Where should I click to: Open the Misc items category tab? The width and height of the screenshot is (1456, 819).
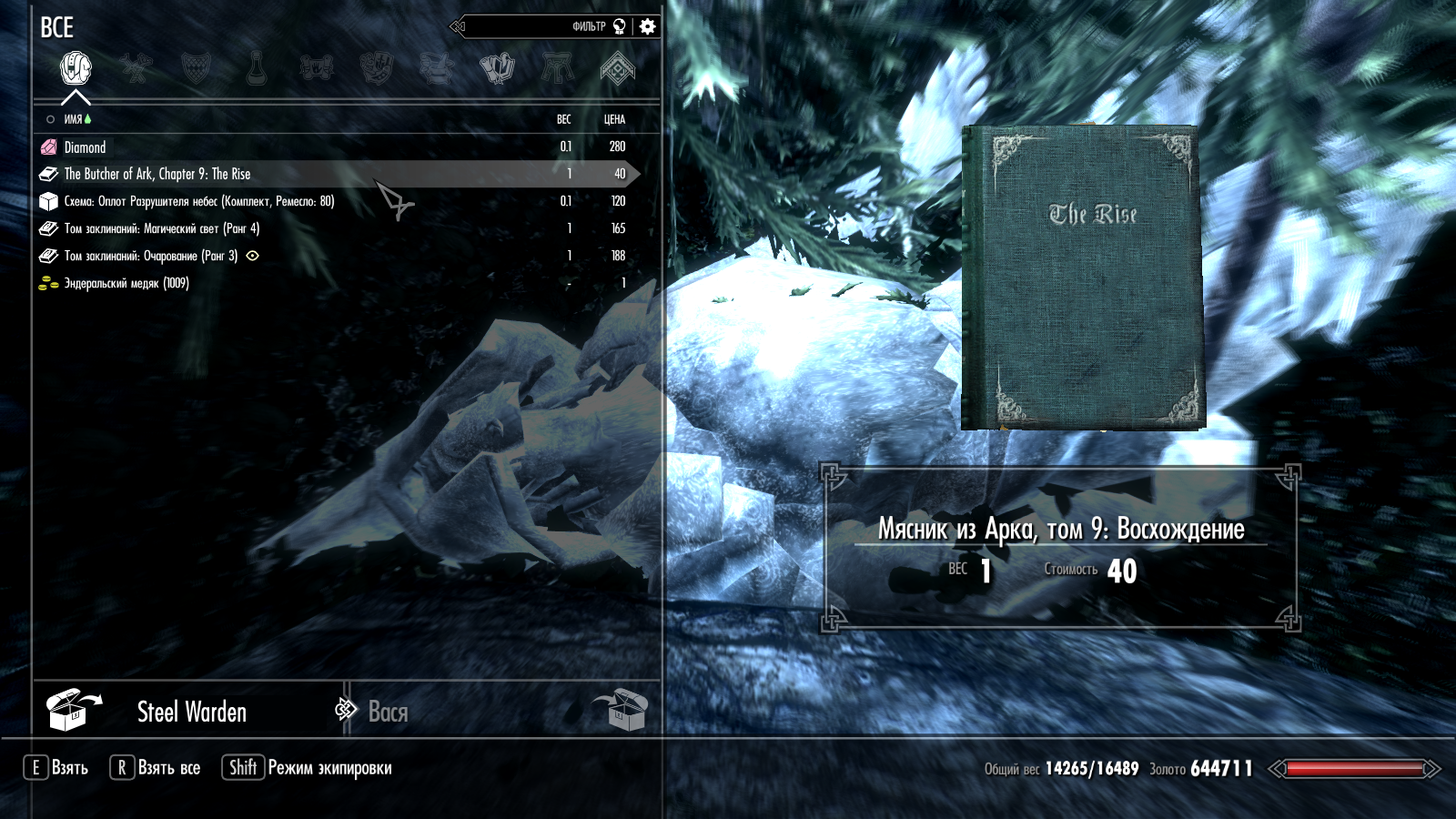pyautogui.click(x=617, y=68)
